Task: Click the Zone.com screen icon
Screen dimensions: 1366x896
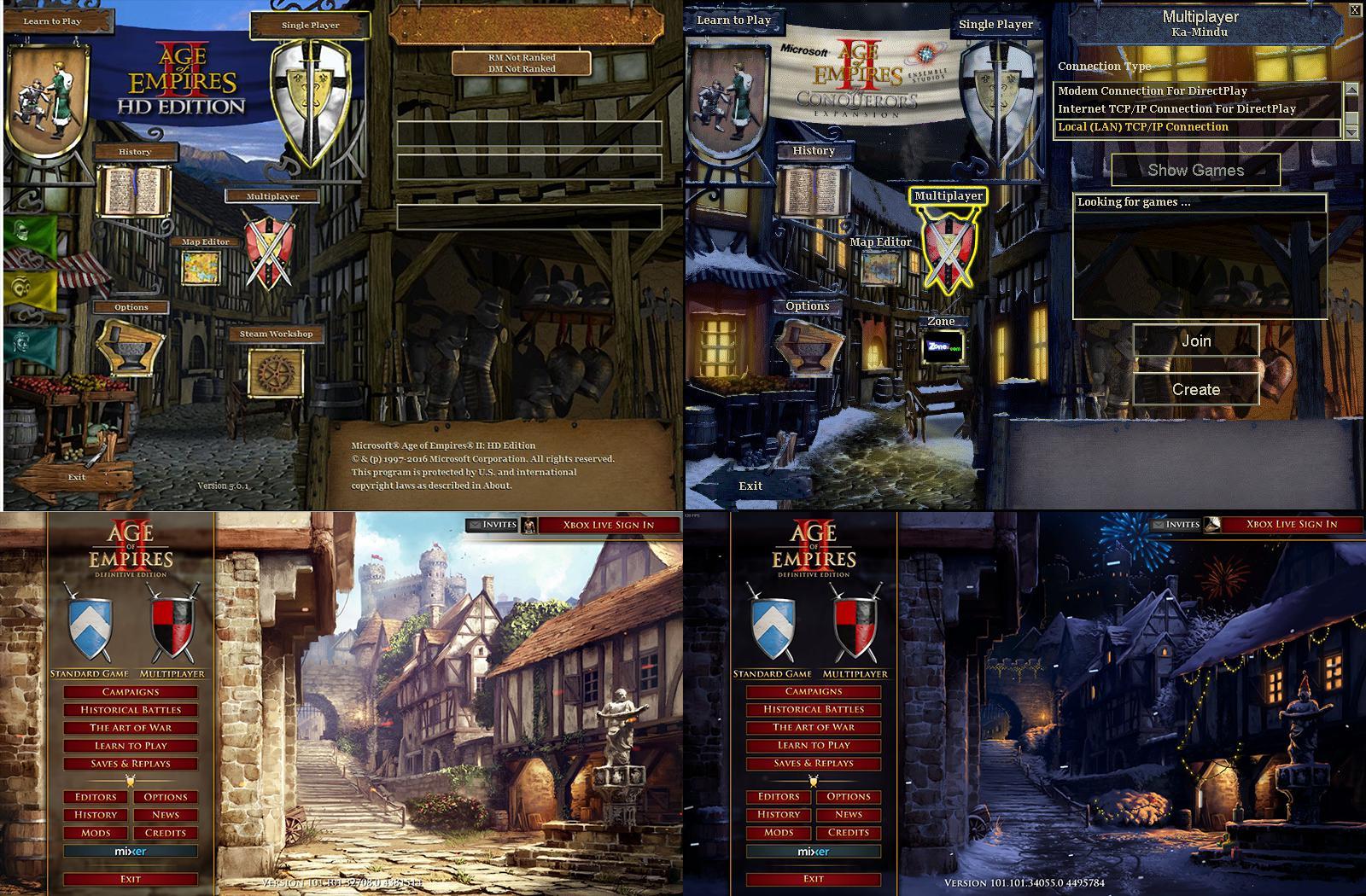Action: point(943,348)
